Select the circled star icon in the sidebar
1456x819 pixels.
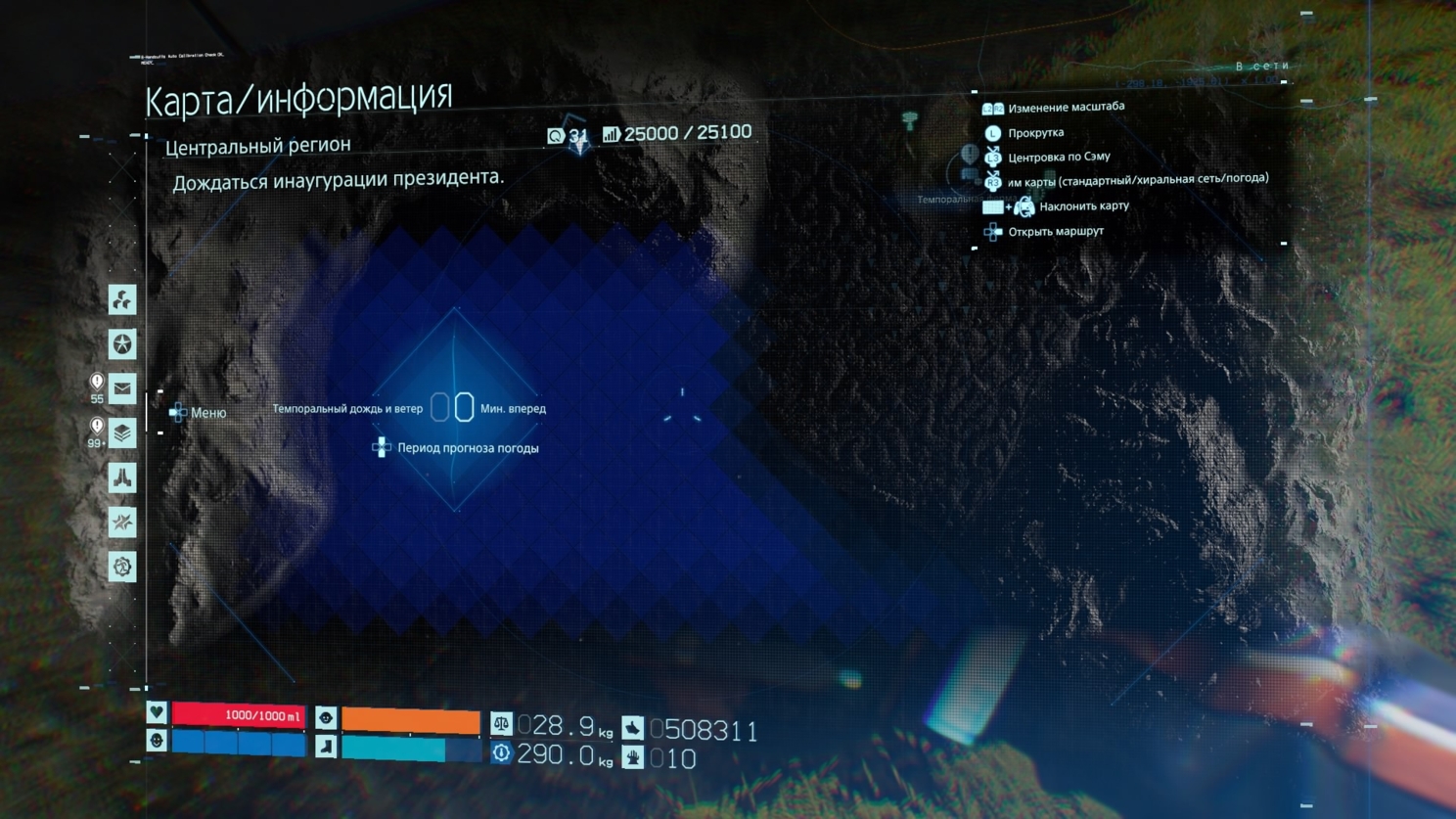point(122,344)
